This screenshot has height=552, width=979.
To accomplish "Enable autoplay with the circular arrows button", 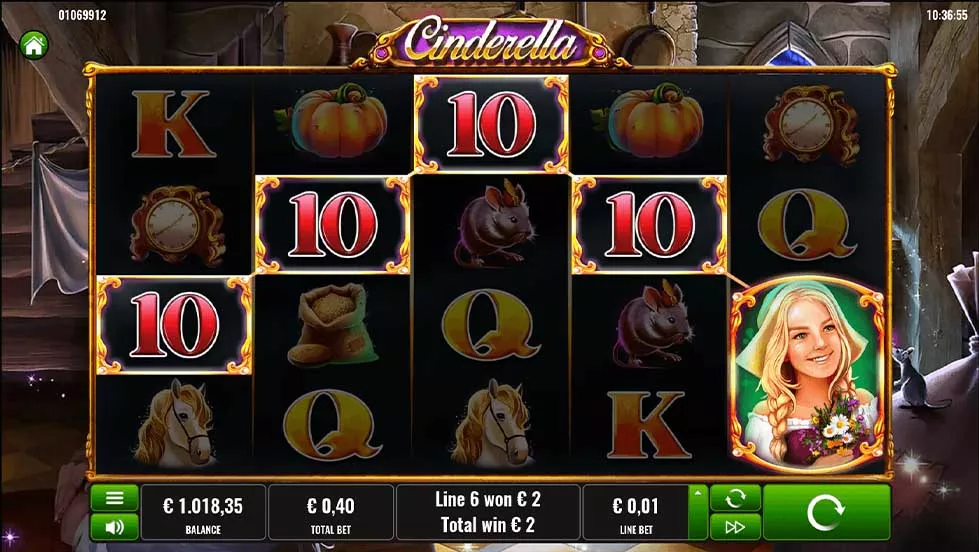I will [735, 498].
